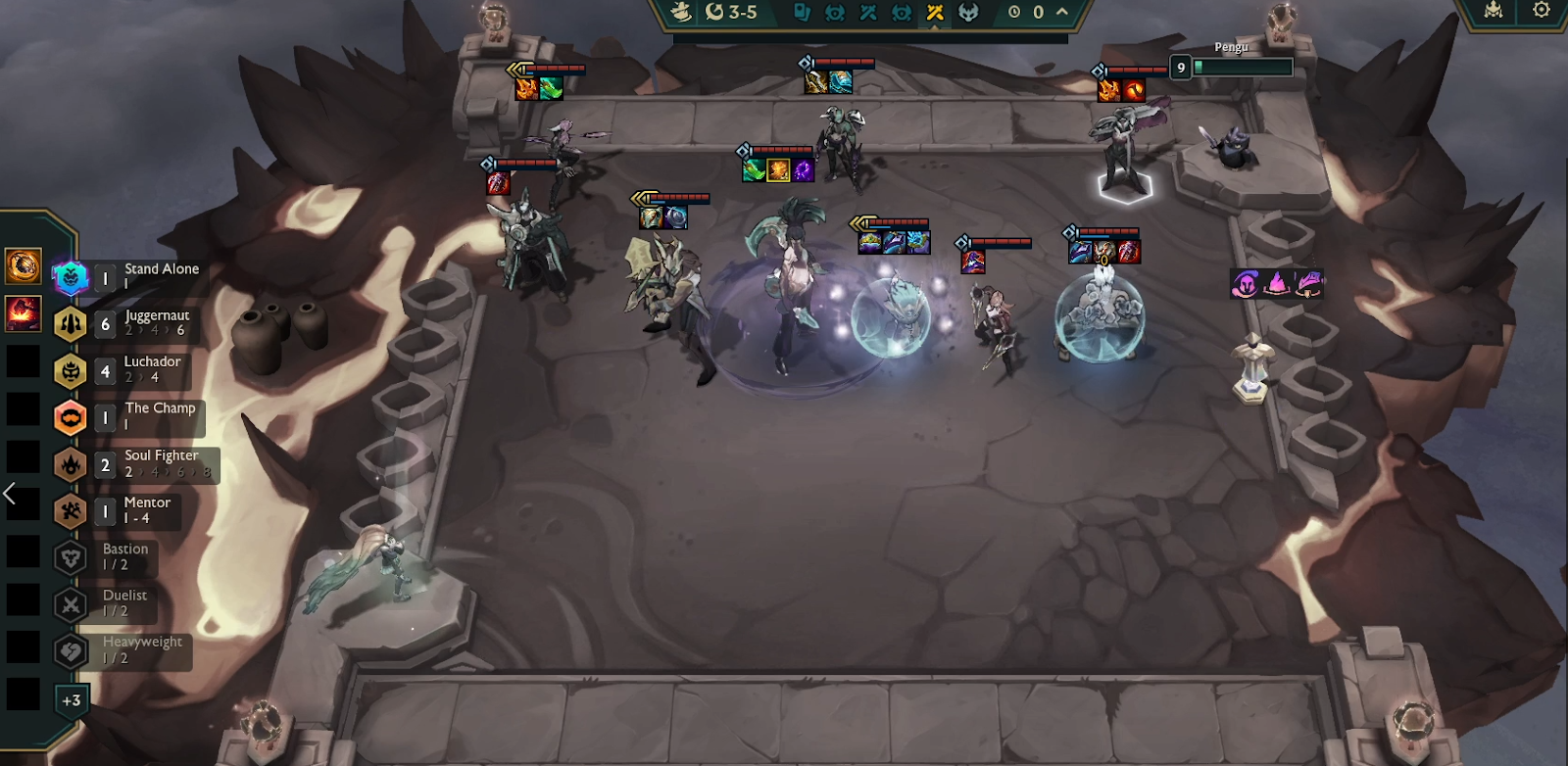Screen dimensions: 1568x766
Task: Click the wolf-head round icon in the tracker
Action: [x=968, y=12]
